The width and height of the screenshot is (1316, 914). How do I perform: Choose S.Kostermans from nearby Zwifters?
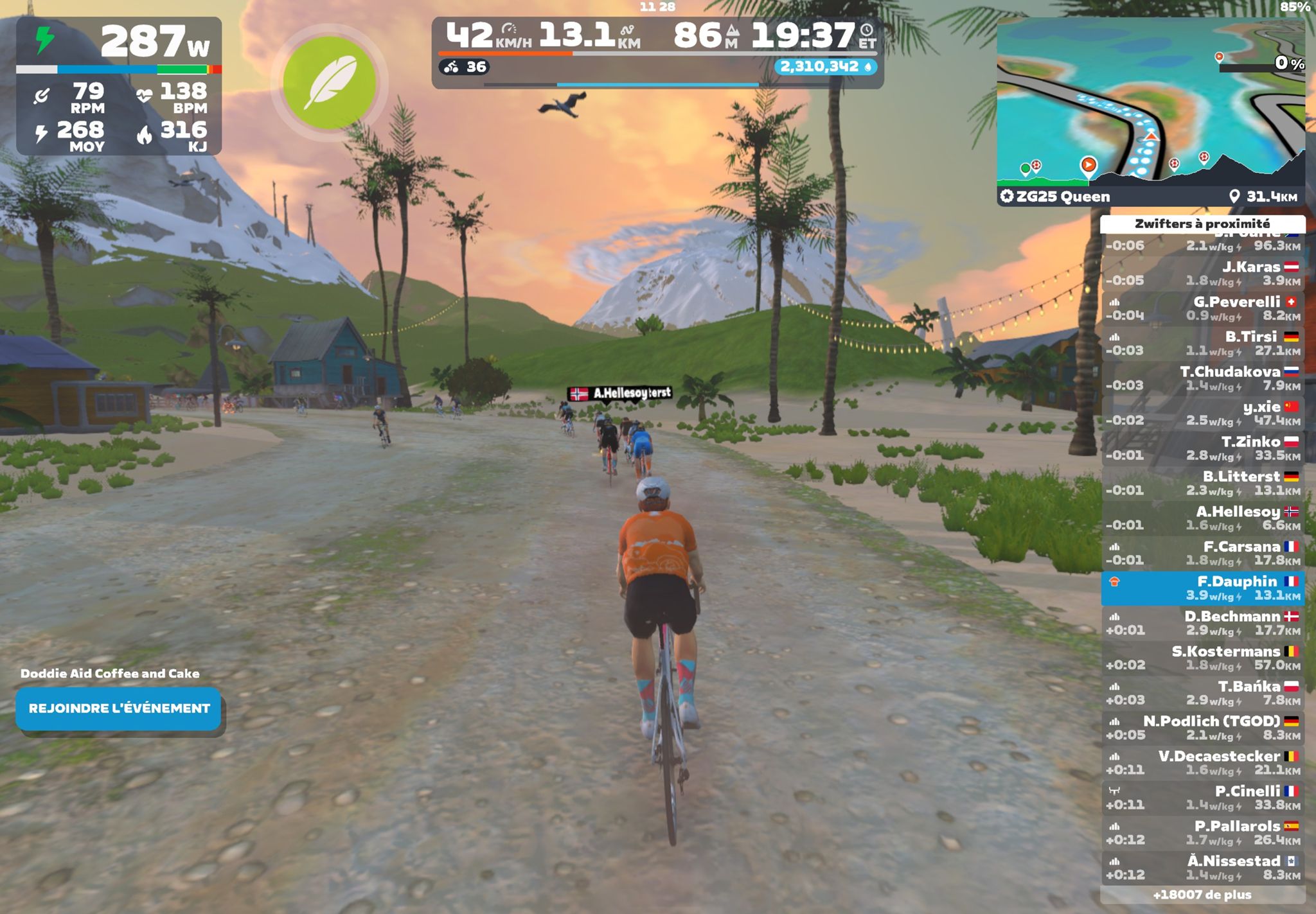(x=1202, y=658)
